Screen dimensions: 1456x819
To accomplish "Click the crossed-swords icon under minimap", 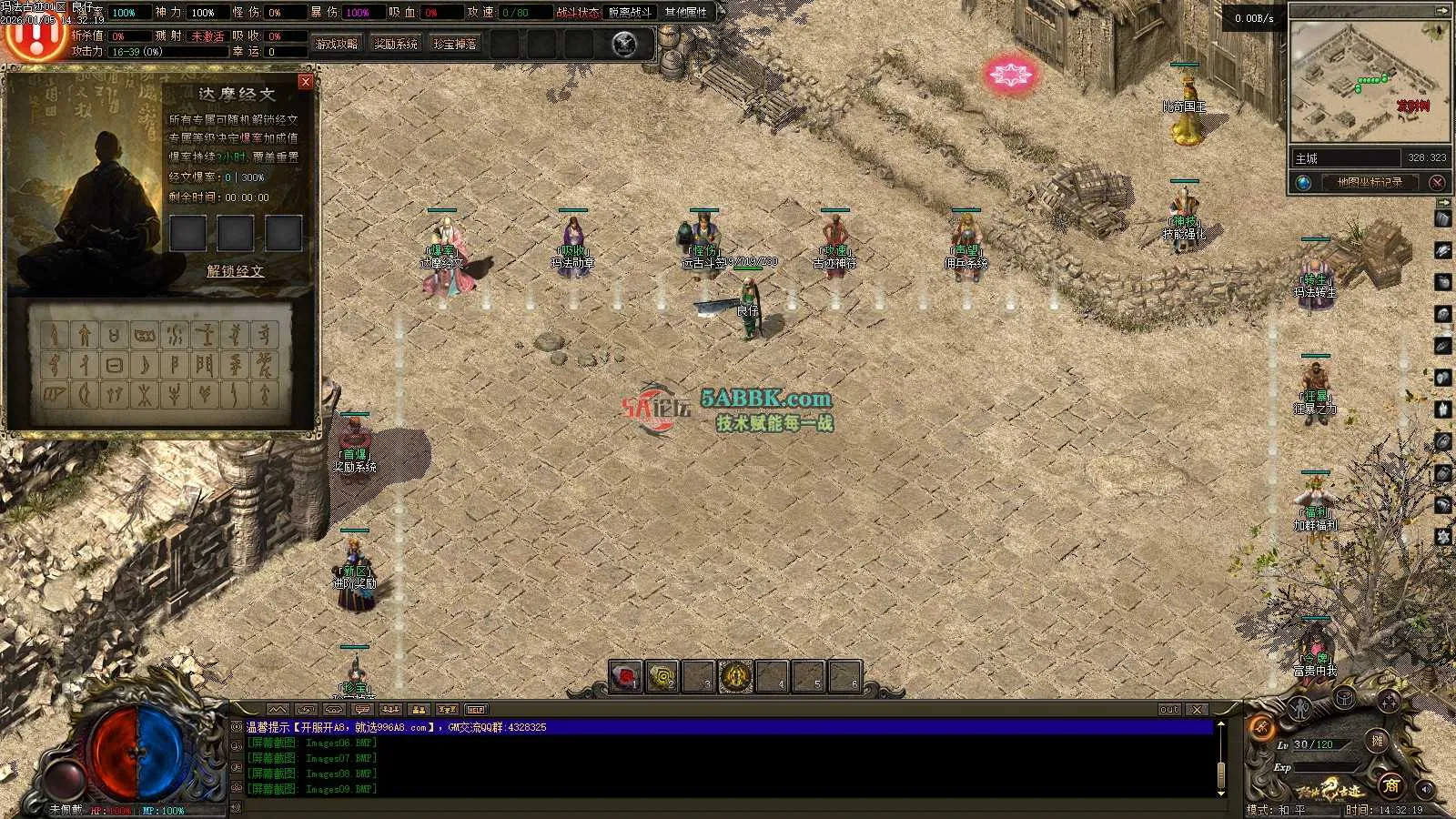I will coord(1437,183).
